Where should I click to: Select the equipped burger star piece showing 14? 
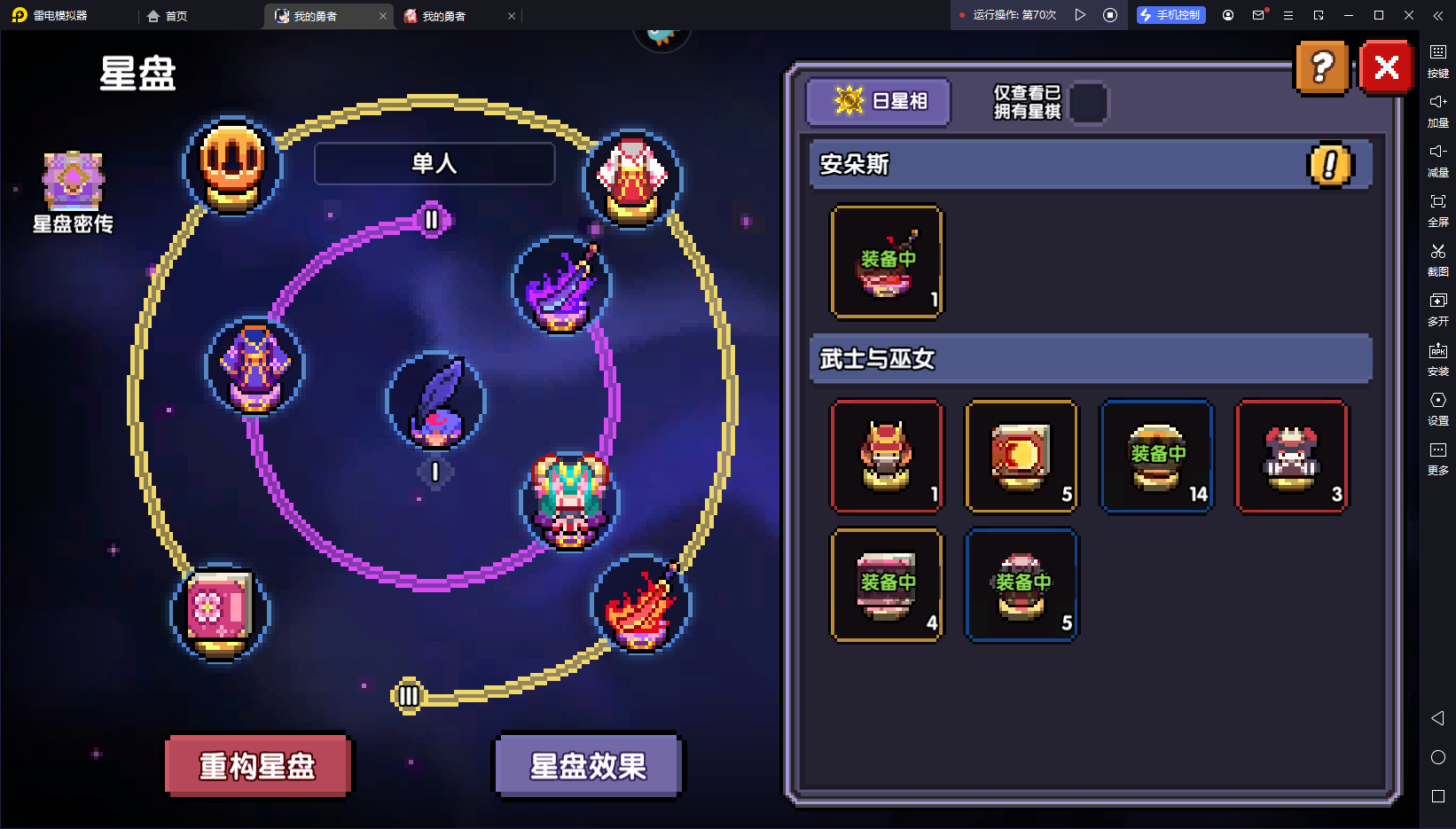point(1155,456)
